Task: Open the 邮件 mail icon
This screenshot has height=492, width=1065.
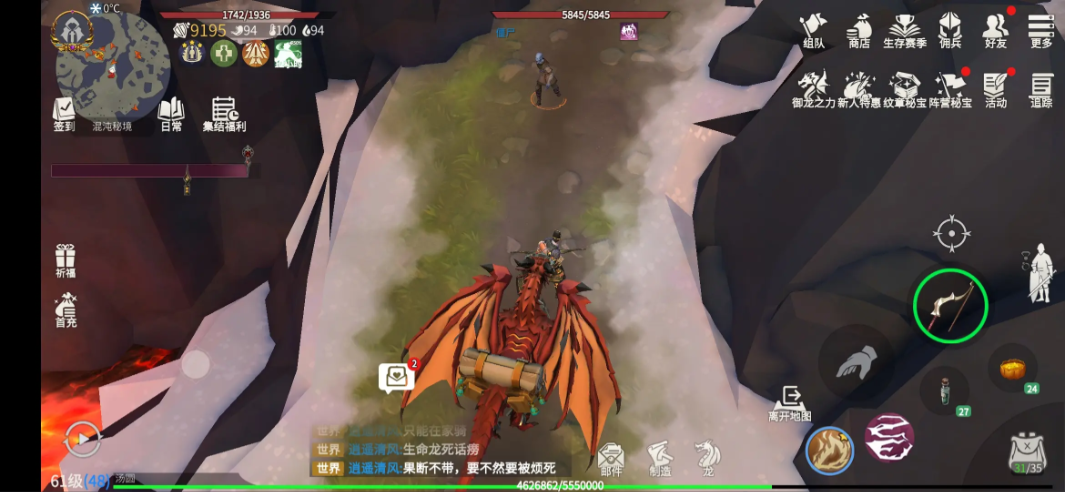Action: pyautogui.click(x=611, y=460)
